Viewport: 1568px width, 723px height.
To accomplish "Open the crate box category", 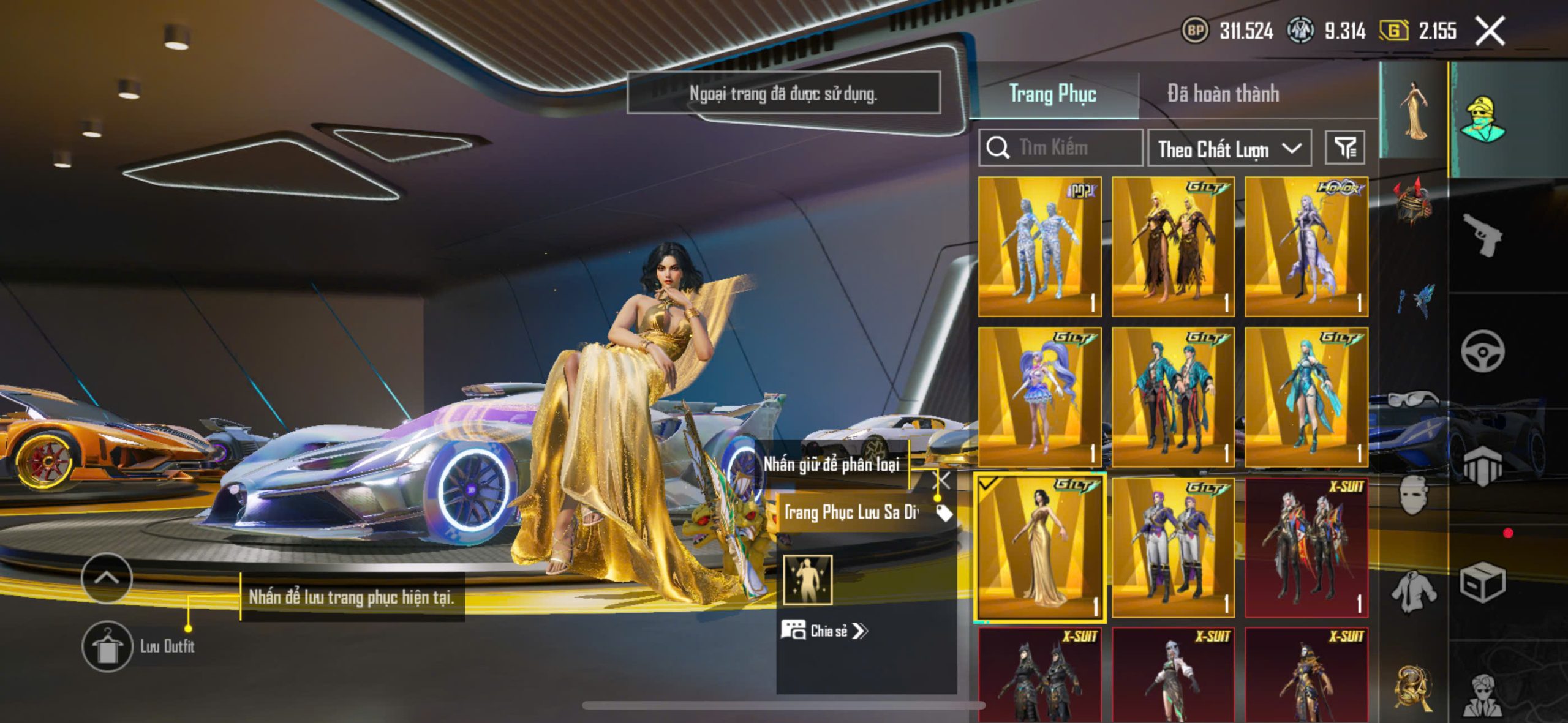I will click(1482, 583).
